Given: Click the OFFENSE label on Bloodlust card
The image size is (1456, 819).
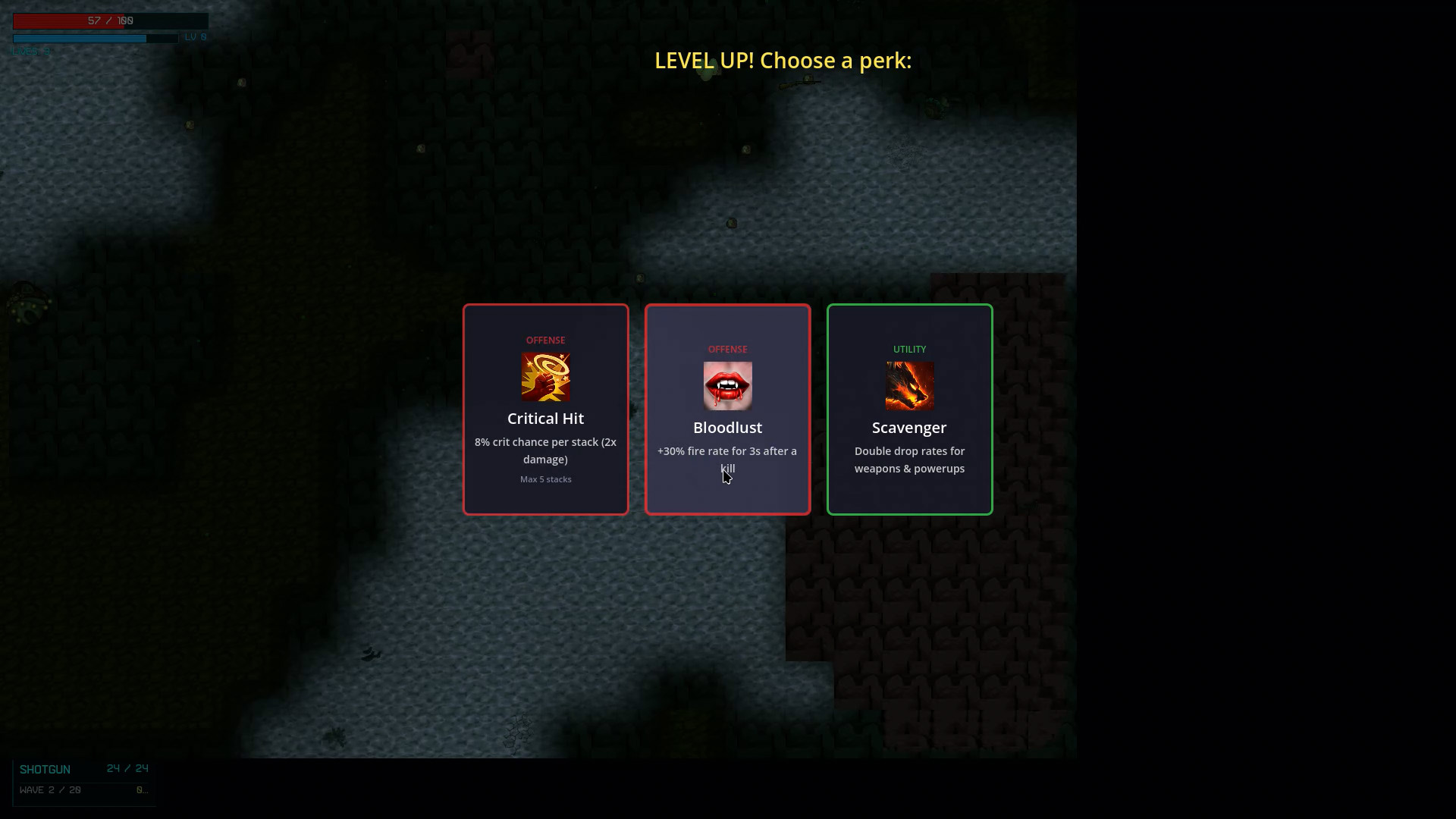Looking at the screenshot, I should tap(727, 349).
